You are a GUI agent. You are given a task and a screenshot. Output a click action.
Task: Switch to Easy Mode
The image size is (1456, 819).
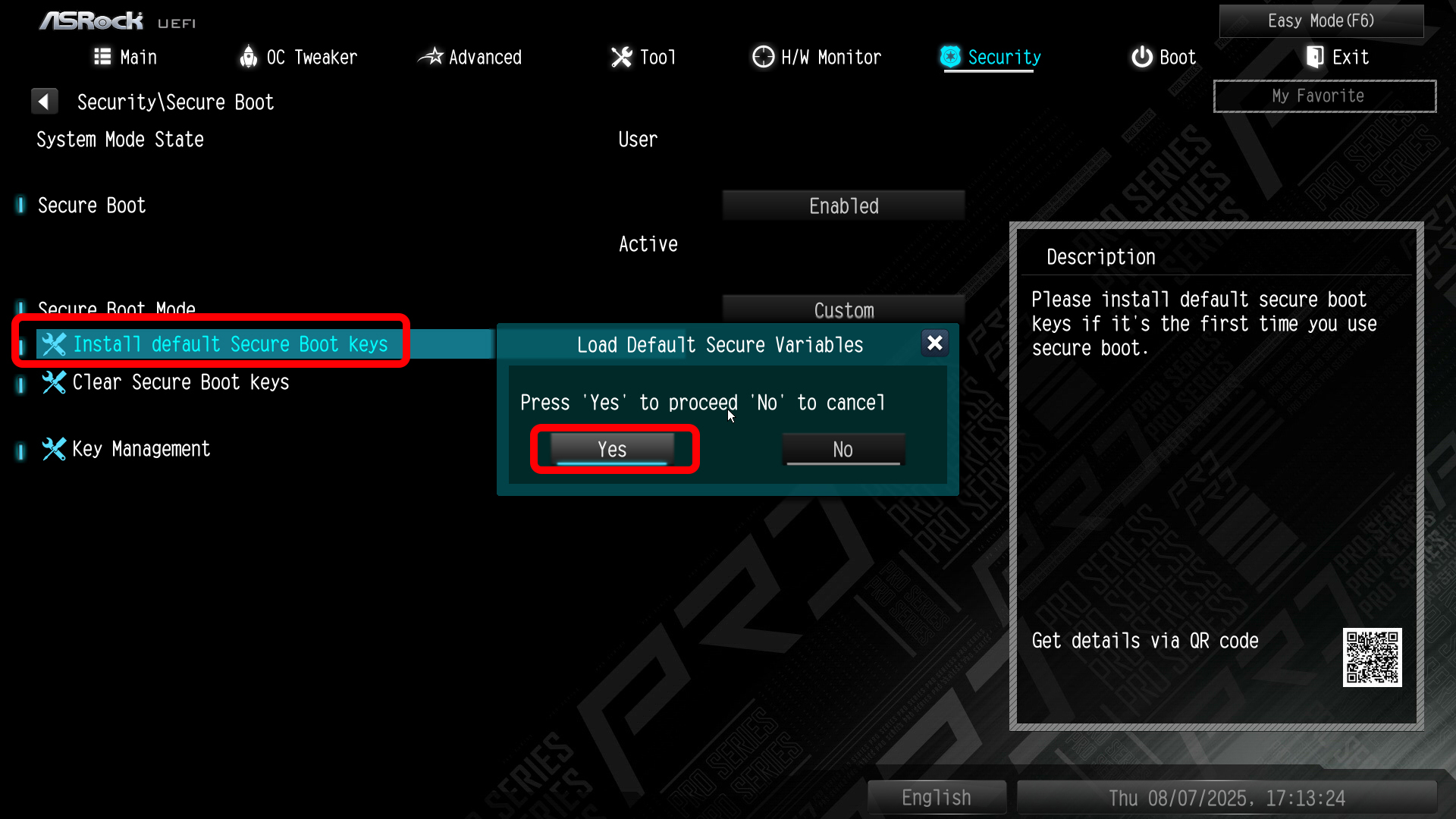[x=1321, y=20]
